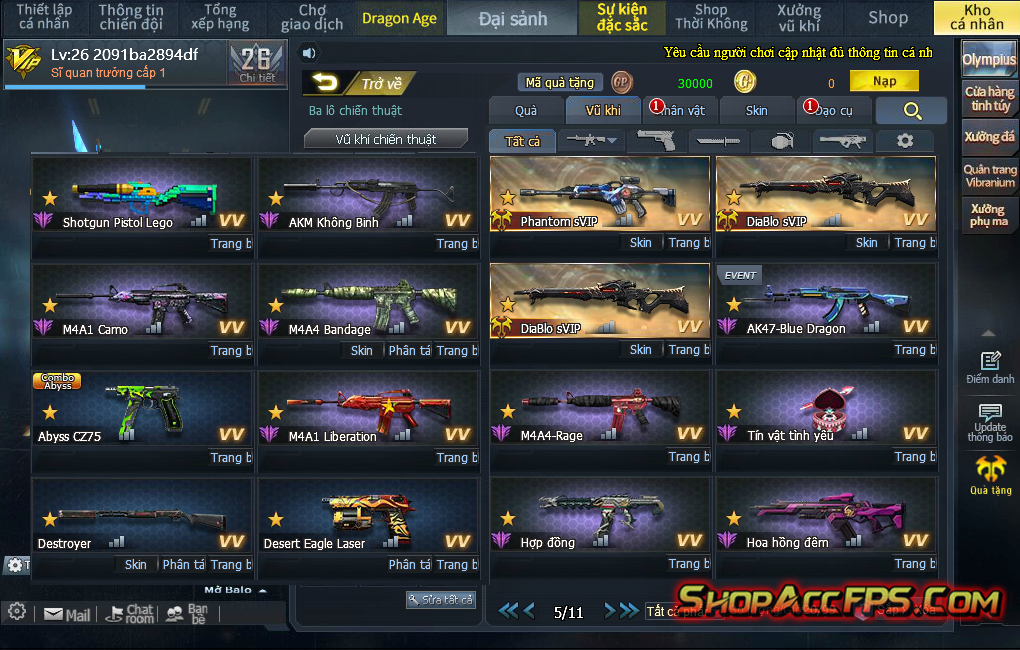Open the magnifying glass search
This screenshot has width=1020, height=650.
tap(911, 111)
